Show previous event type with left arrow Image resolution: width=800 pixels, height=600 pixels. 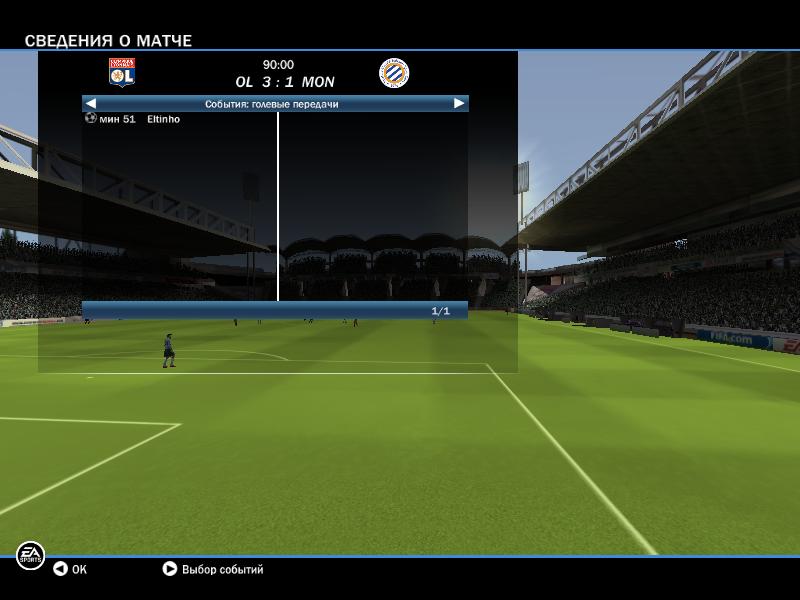[91, 103]
